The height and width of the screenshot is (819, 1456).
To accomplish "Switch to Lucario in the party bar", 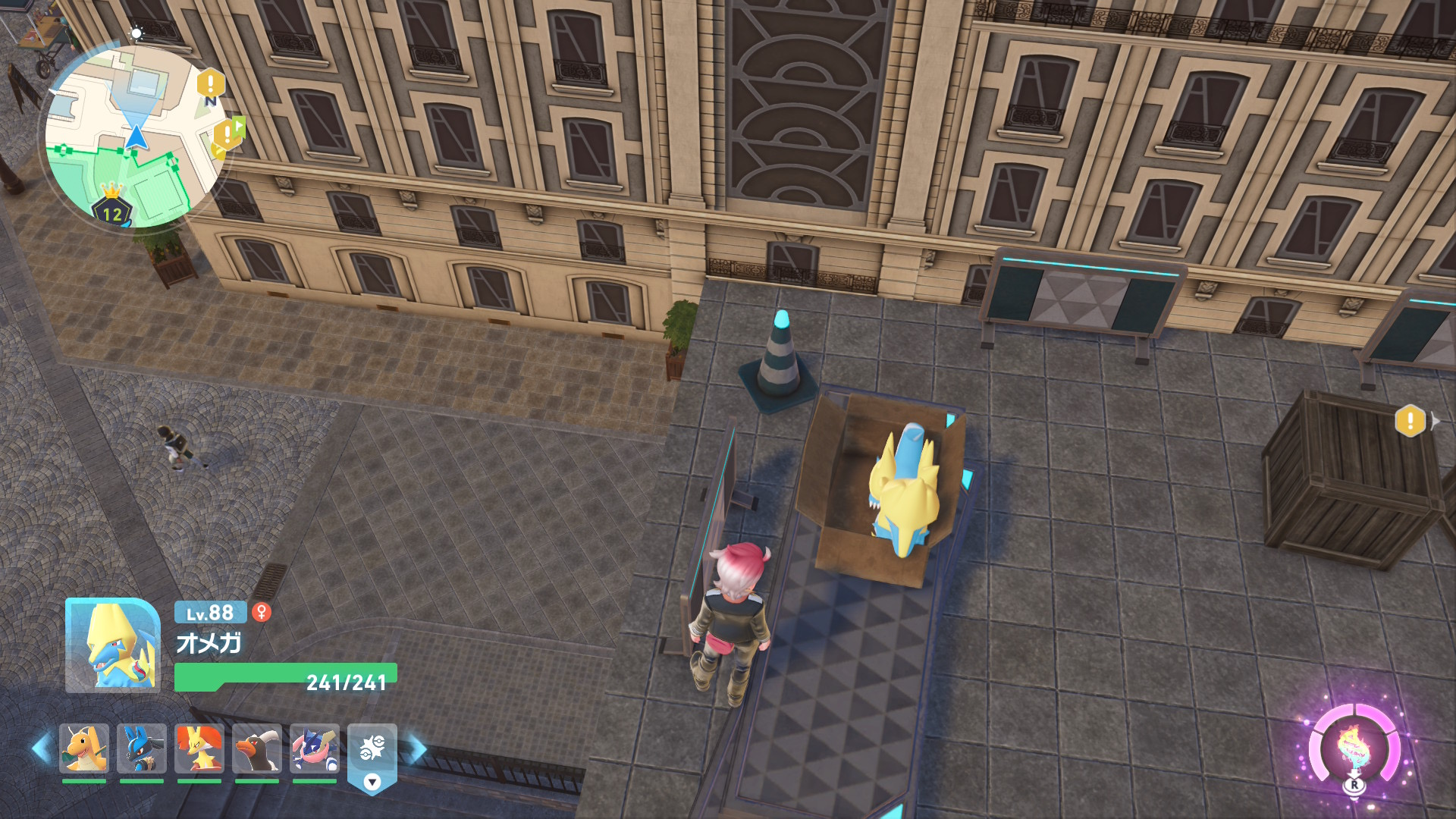I will pos(142,748).
